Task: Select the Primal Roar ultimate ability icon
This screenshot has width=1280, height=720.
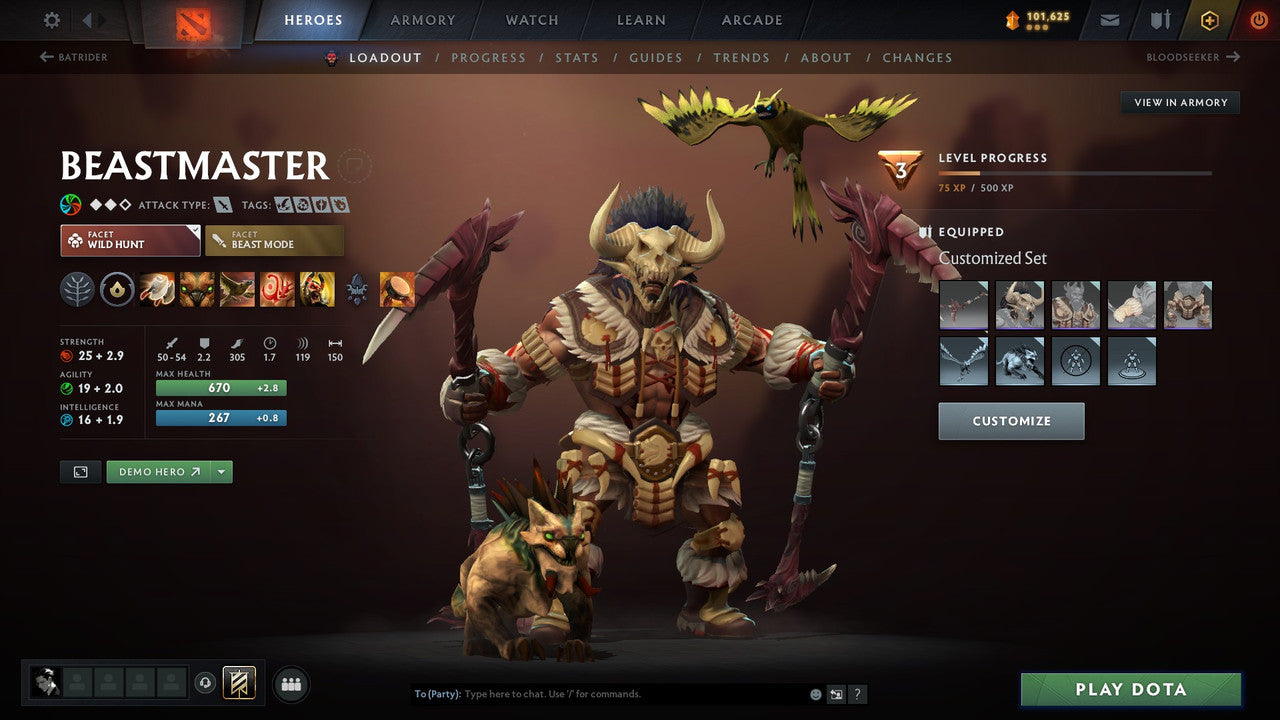Action: (x=316, y=289)
